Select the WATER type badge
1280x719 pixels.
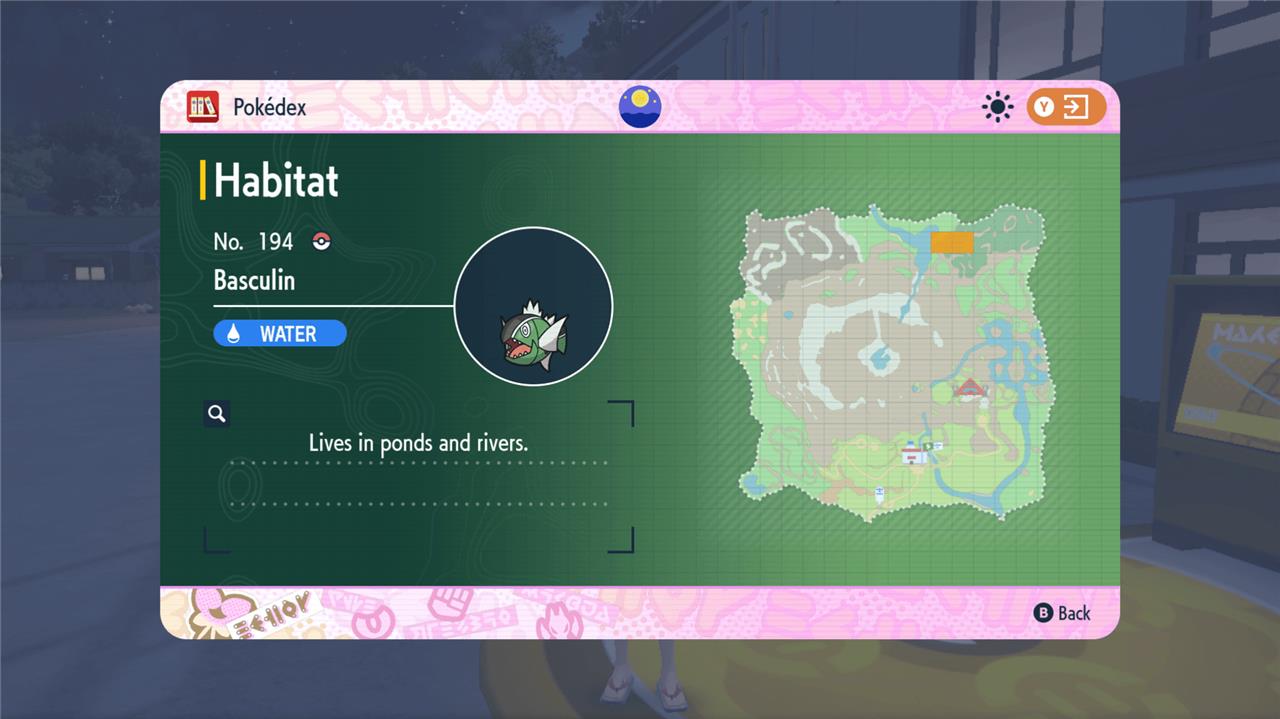pyautogui.click(x=280, y=333)
